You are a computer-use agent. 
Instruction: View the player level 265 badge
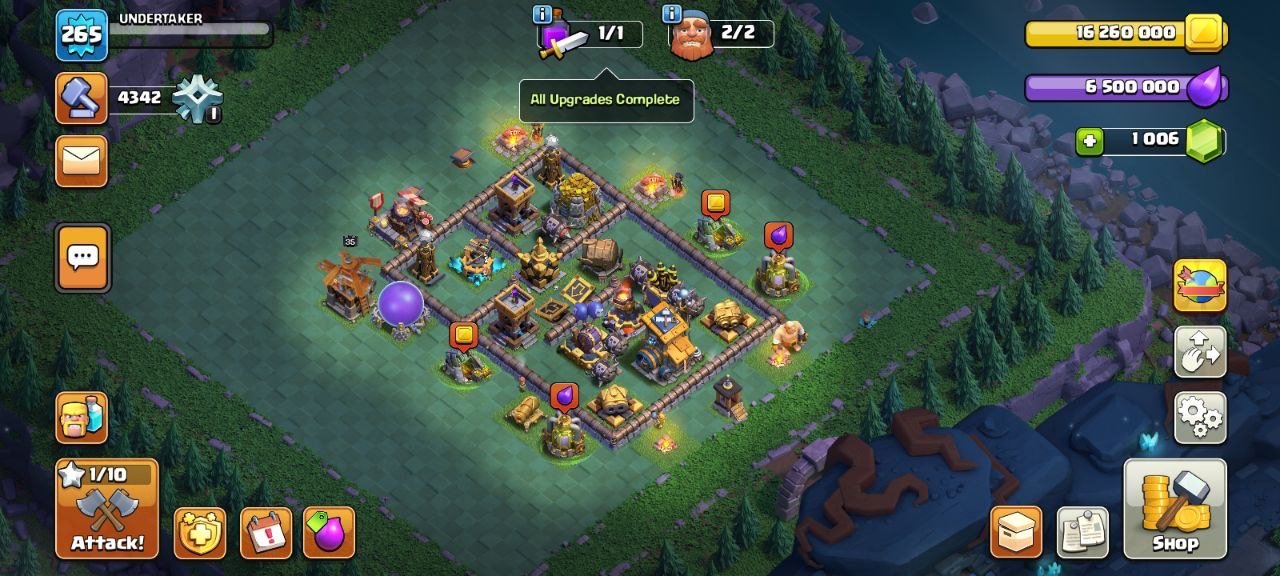pos(81,35)
